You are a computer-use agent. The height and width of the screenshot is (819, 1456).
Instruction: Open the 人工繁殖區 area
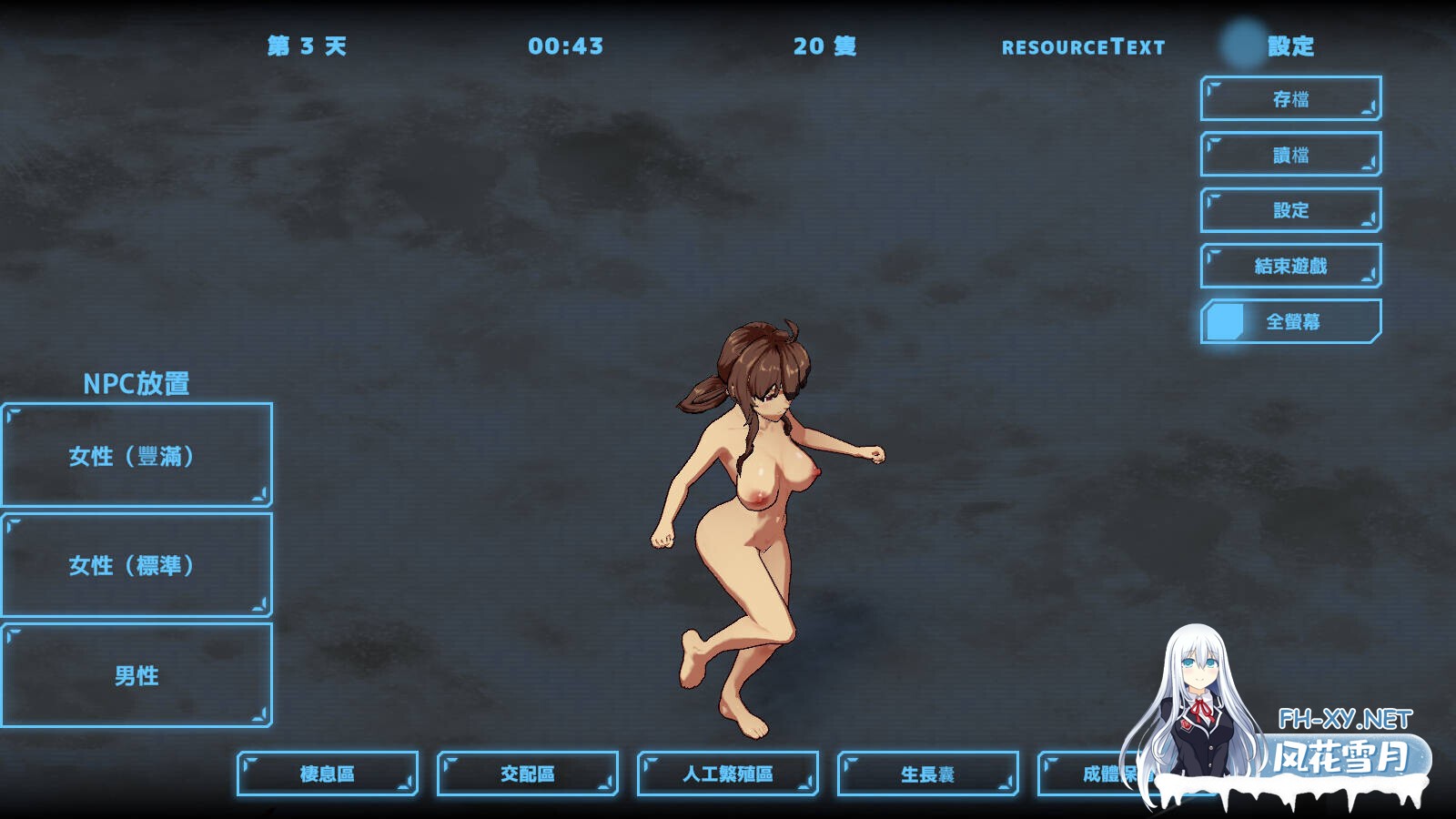pyautogui.click(x=728, y=773)
